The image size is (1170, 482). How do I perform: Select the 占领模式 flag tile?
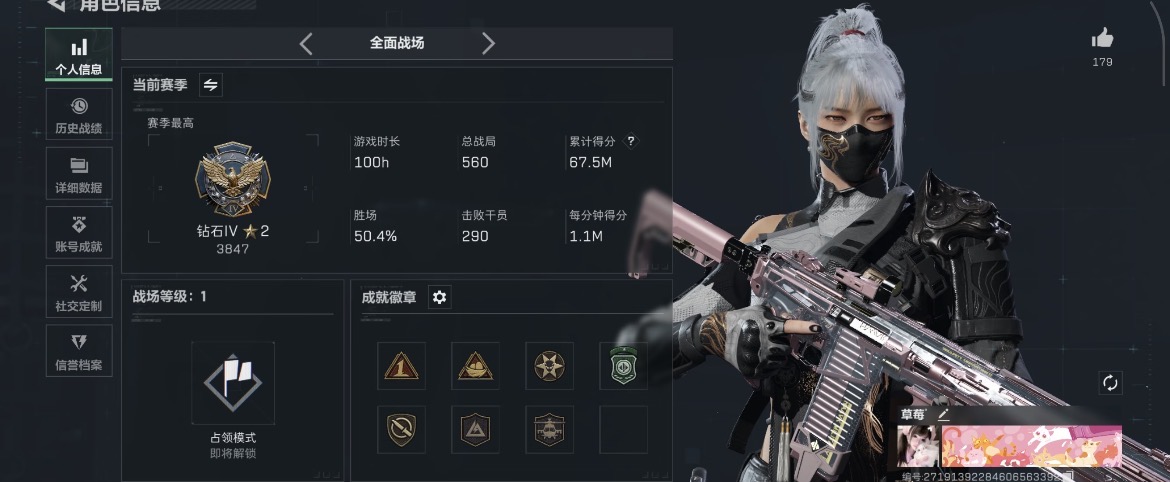(233, 383)
